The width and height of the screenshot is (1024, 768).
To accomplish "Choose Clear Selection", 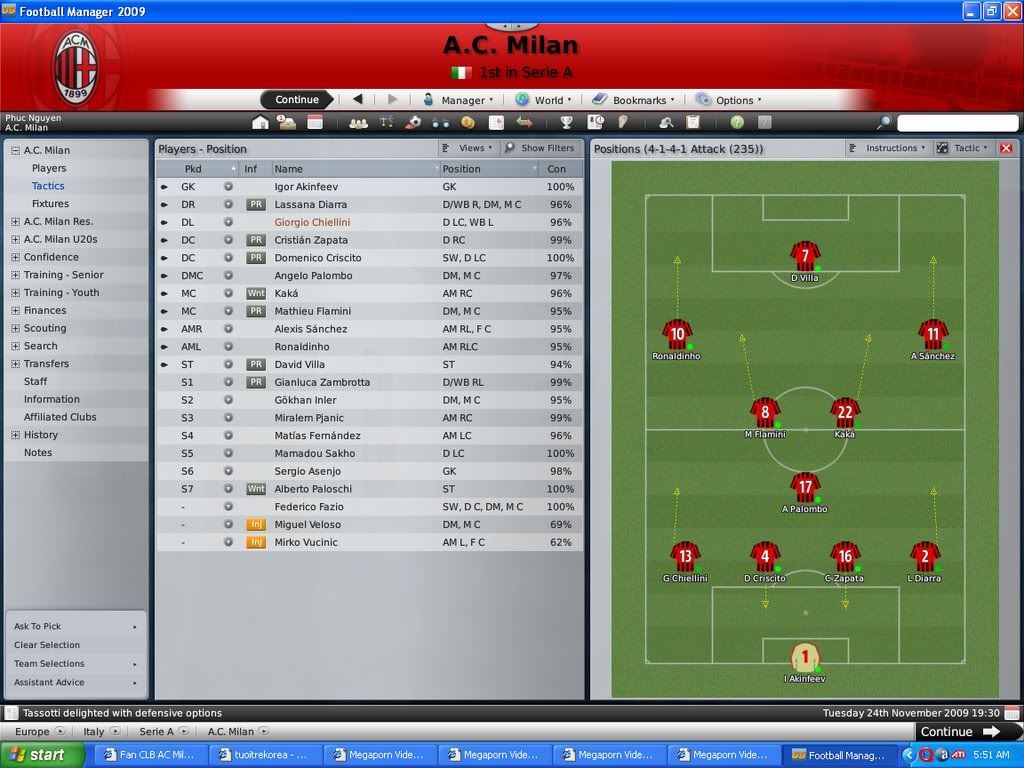I will click(x=47, y=645).
